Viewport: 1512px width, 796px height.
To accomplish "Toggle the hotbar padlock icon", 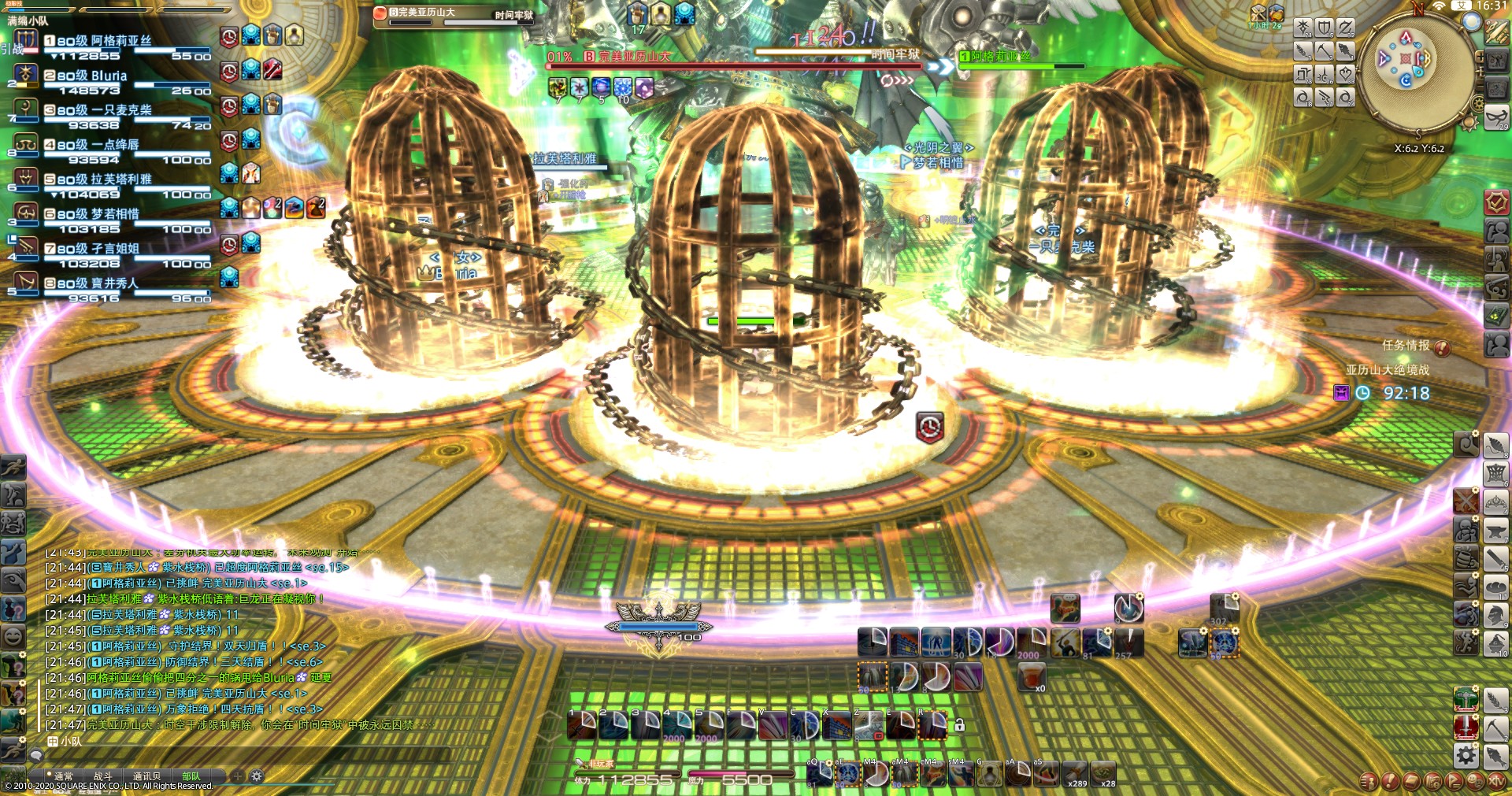I will (x=960, y=725).
